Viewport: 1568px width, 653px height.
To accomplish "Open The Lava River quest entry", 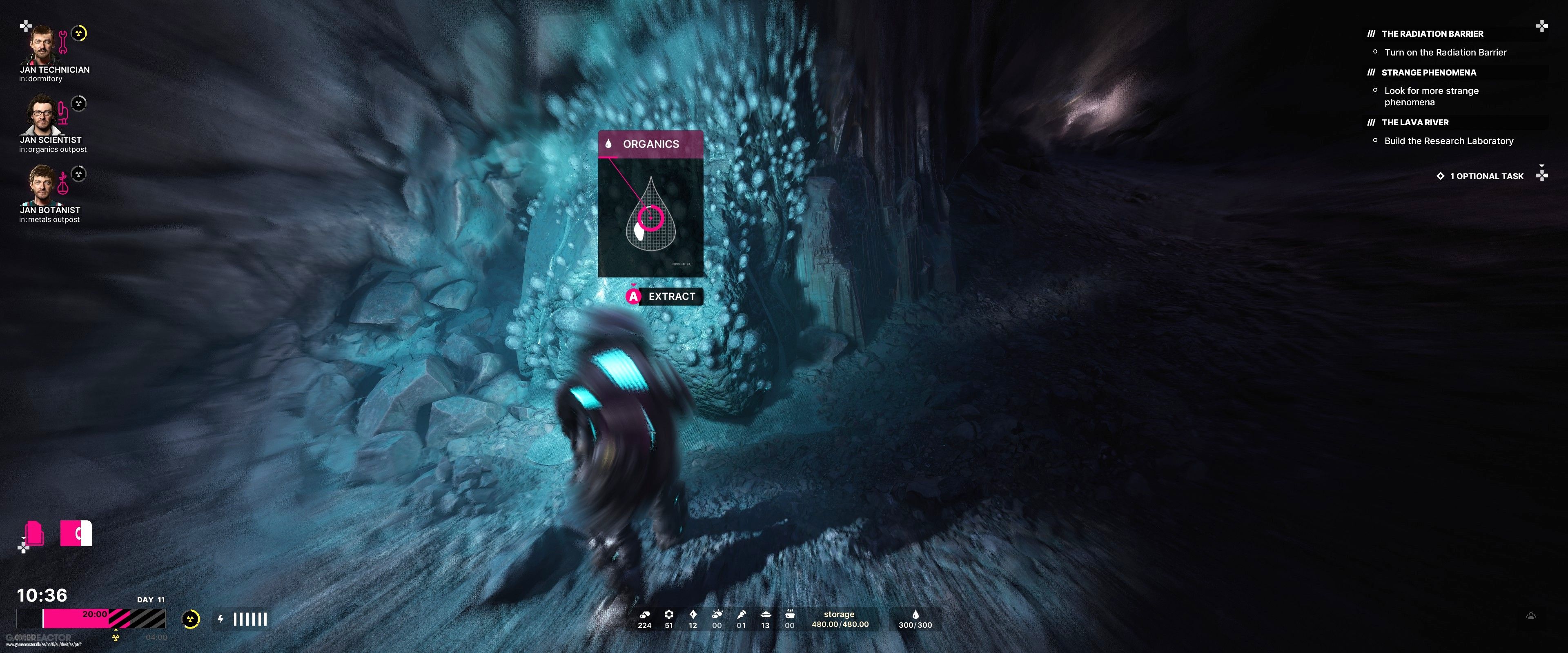I will pyautogui.click(x=1414, y=122).
